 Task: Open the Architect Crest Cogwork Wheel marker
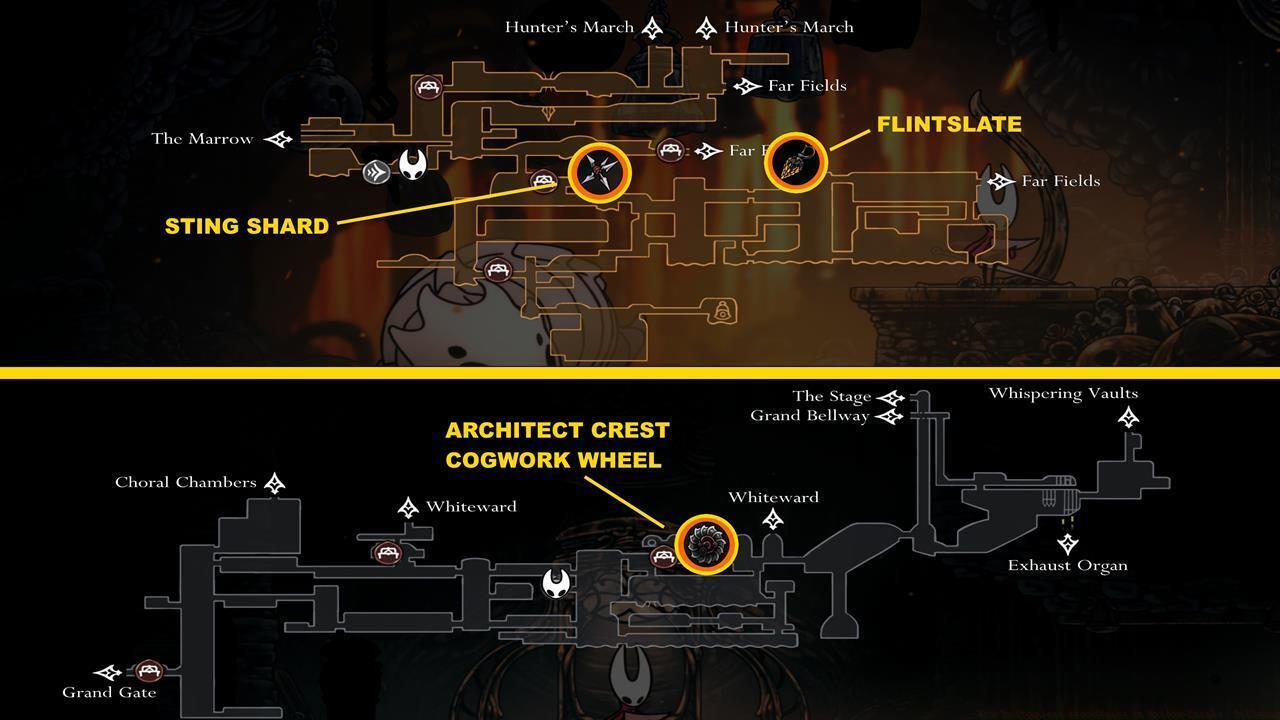click(709, 543)
